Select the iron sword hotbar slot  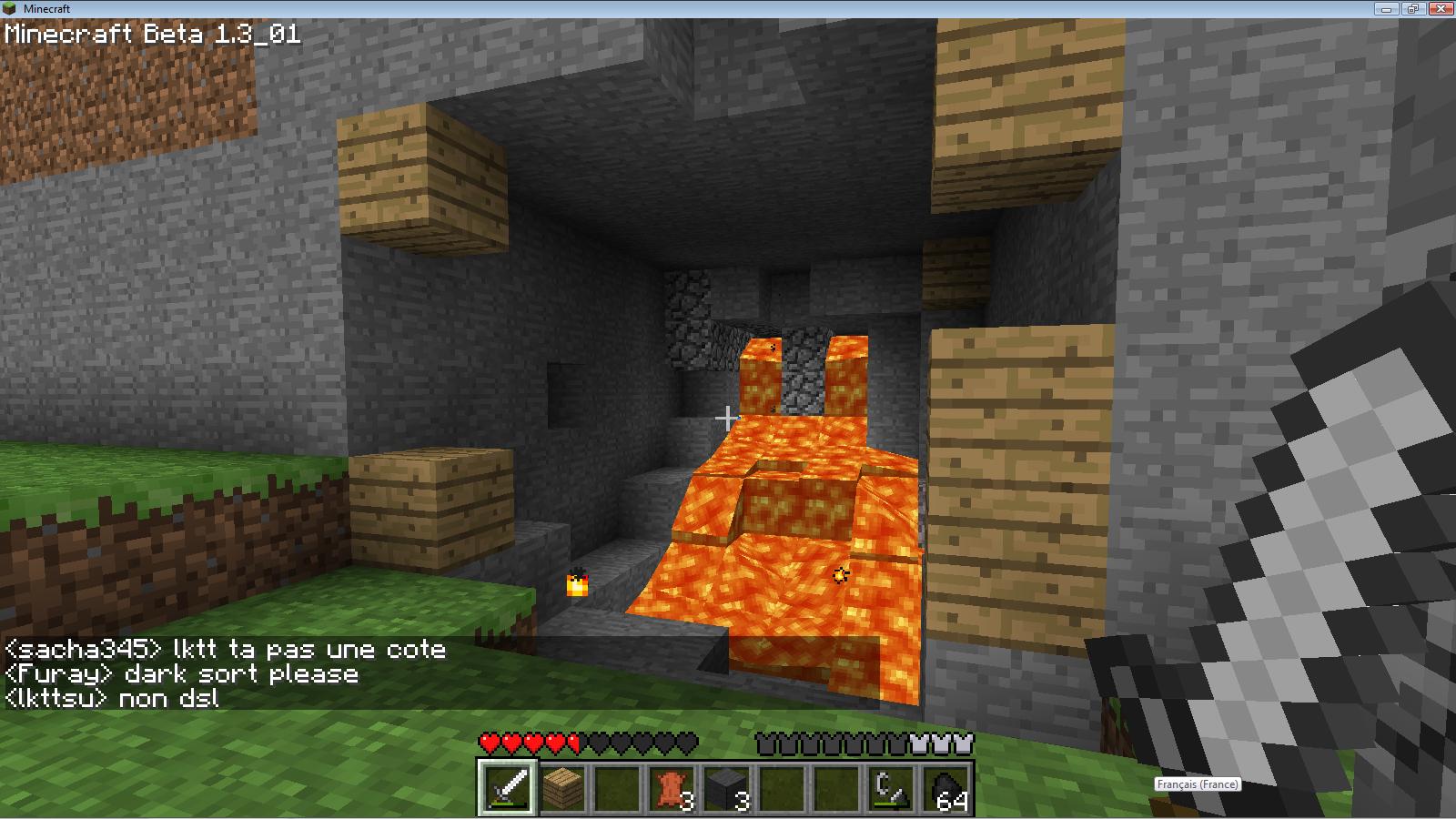point(508,787)
